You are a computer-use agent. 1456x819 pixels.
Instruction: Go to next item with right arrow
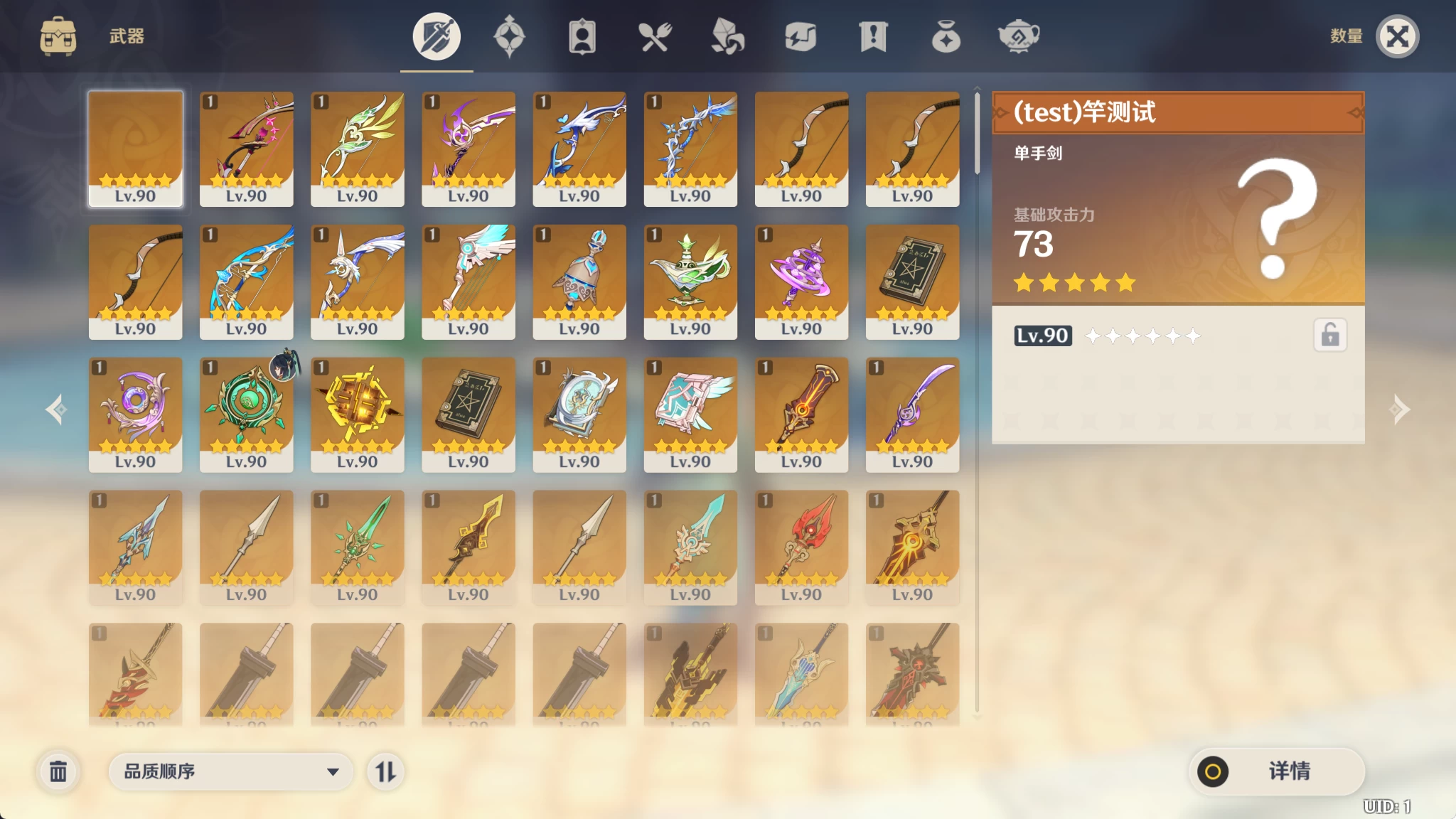(x=1400, y=409)
